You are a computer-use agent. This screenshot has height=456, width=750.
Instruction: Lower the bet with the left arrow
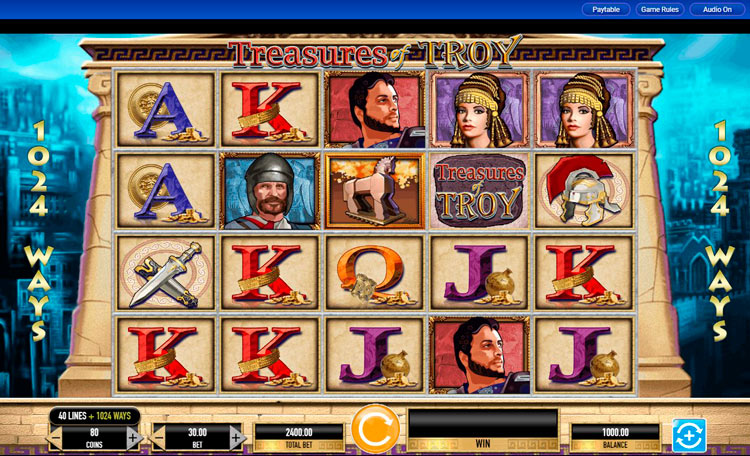(159, 437)
